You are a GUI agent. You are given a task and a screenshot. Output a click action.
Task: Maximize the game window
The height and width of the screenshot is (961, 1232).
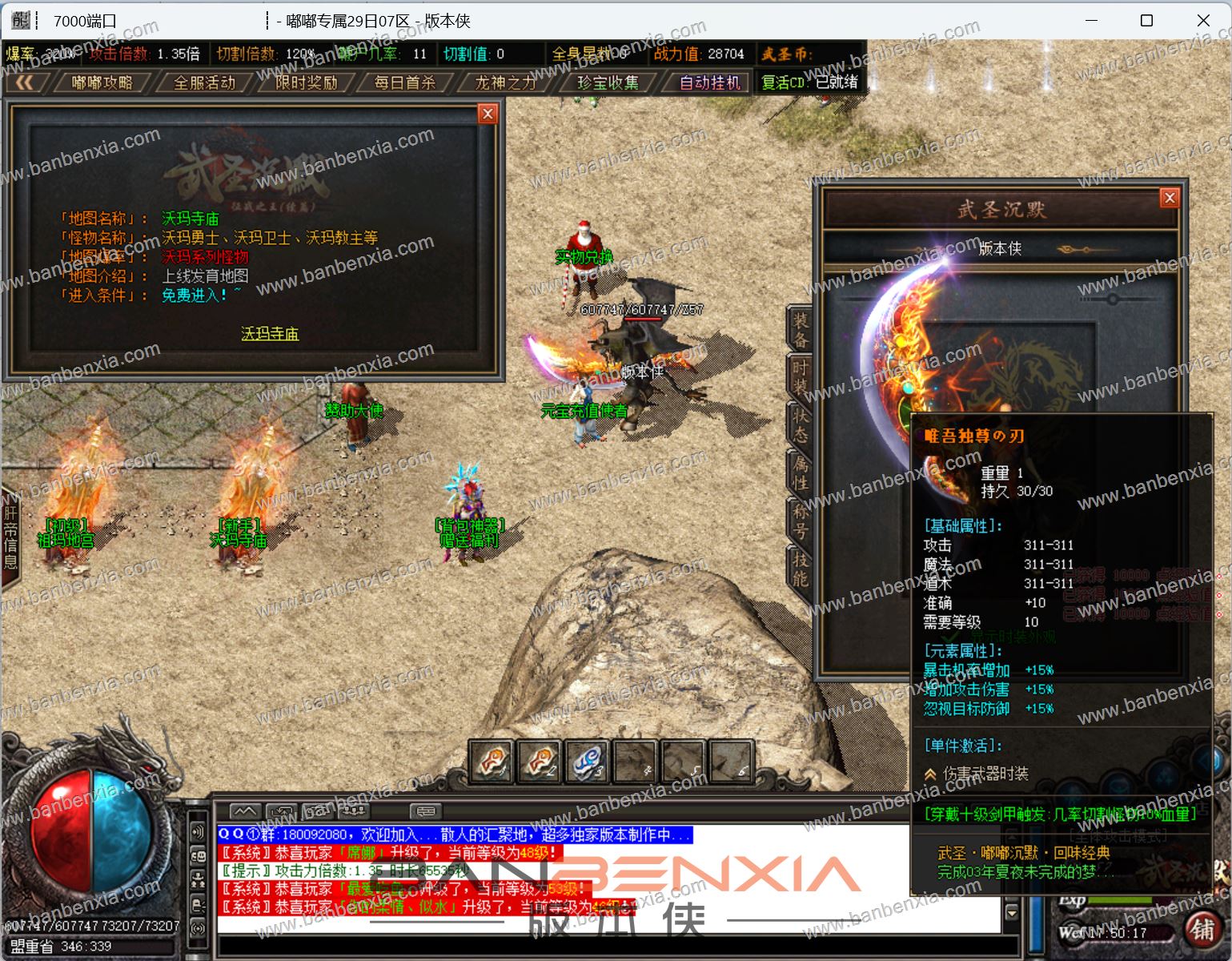point(1146,20)
